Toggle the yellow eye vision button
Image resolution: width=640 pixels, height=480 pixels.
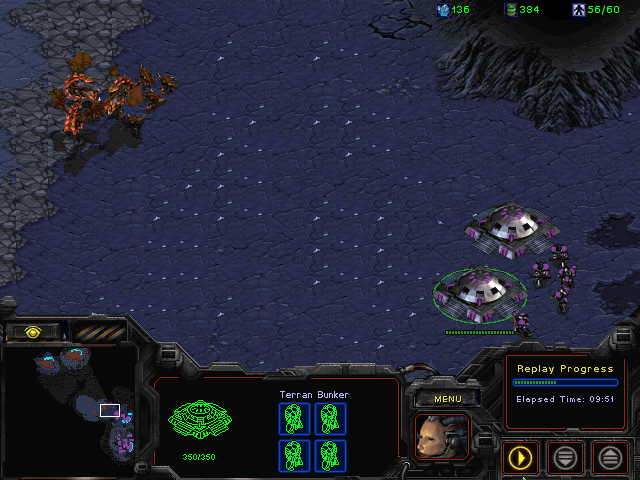[32, 331]
